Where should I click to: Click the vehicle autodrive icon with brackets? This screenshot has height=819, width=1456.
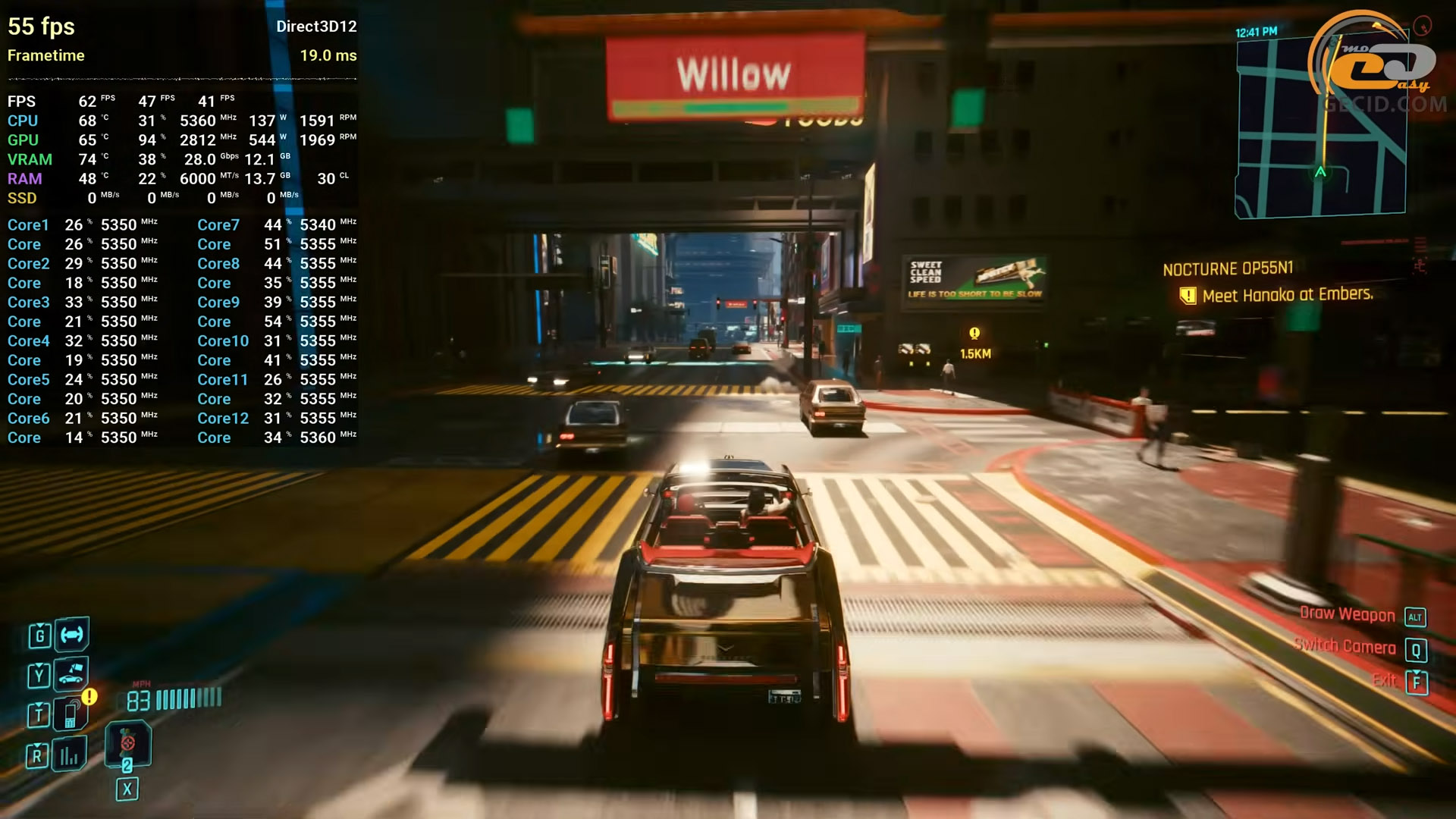[72, 634]
